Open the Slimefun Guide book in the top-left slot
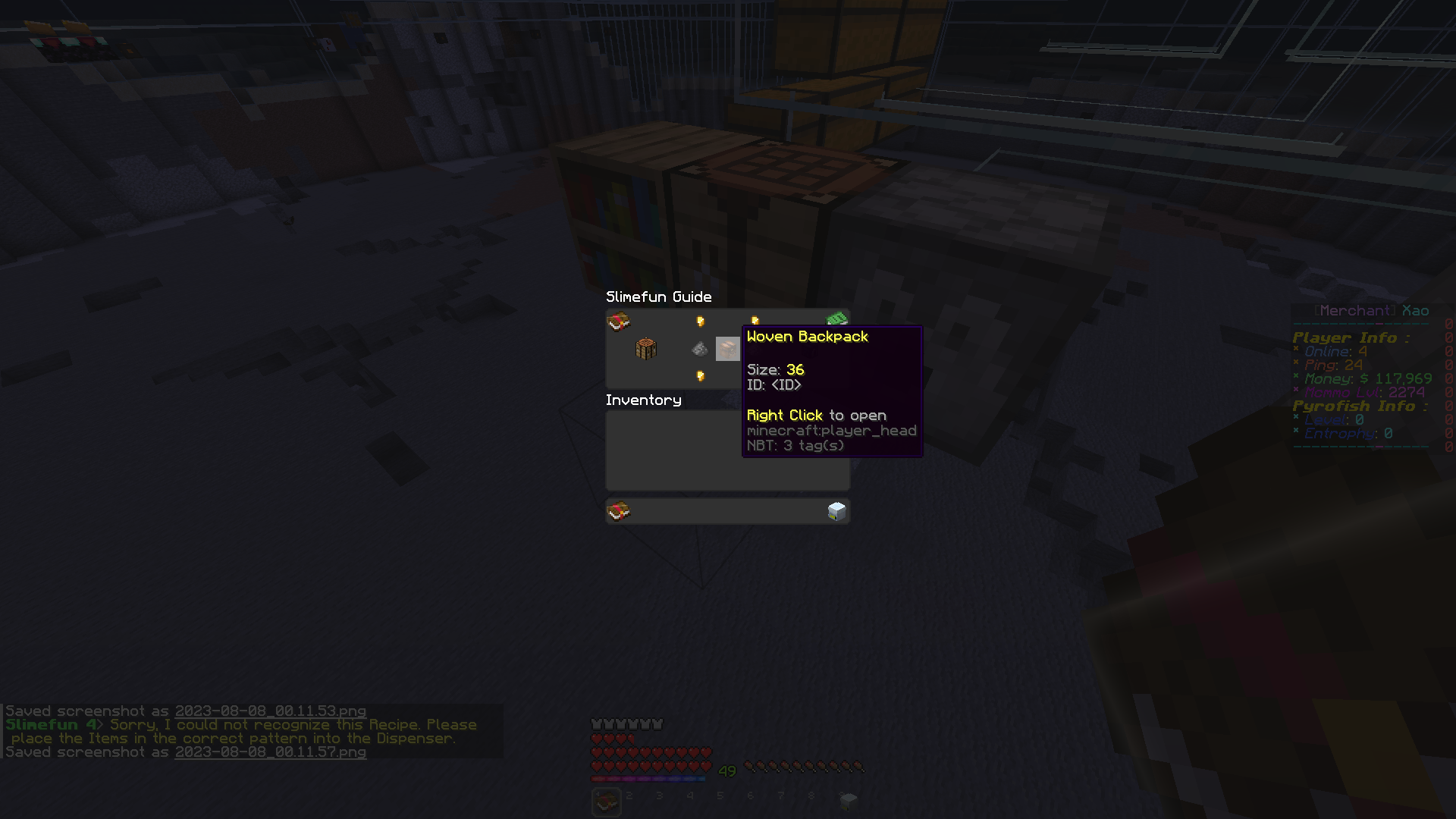The height and width of the screenshot is (819, 1456). tap(618, 322)
